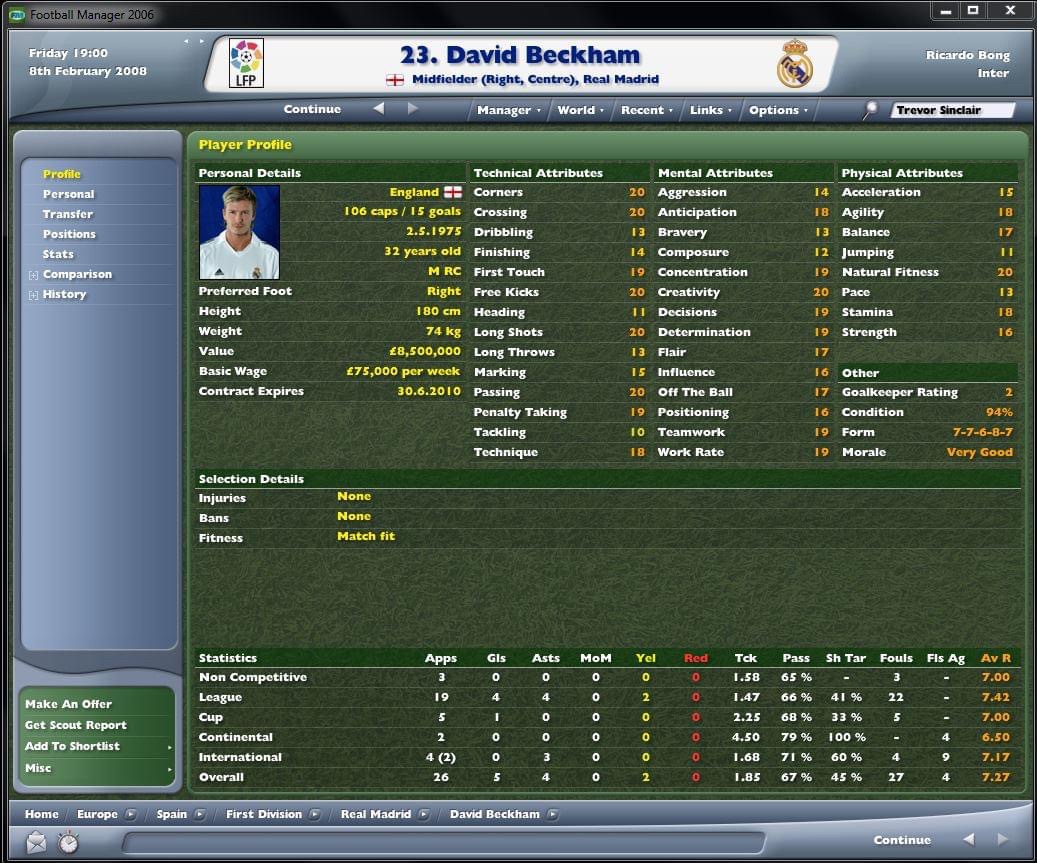This screenshot has width=1037, height=863.
Task: Go to Real Madrid in breadcrumb
Action: 375,814
